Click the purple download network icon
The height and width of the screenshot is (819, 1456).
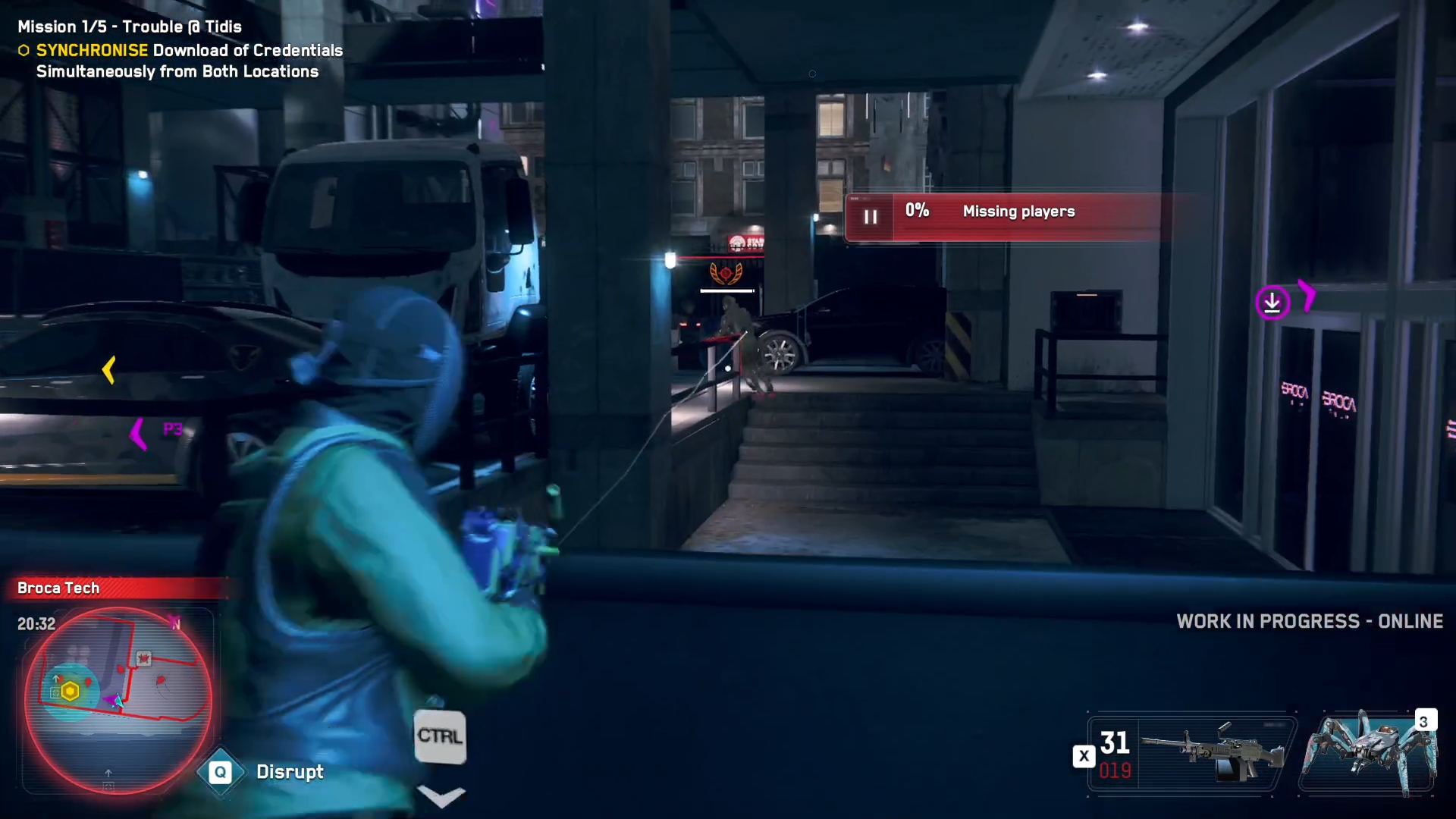(1272, 303)
